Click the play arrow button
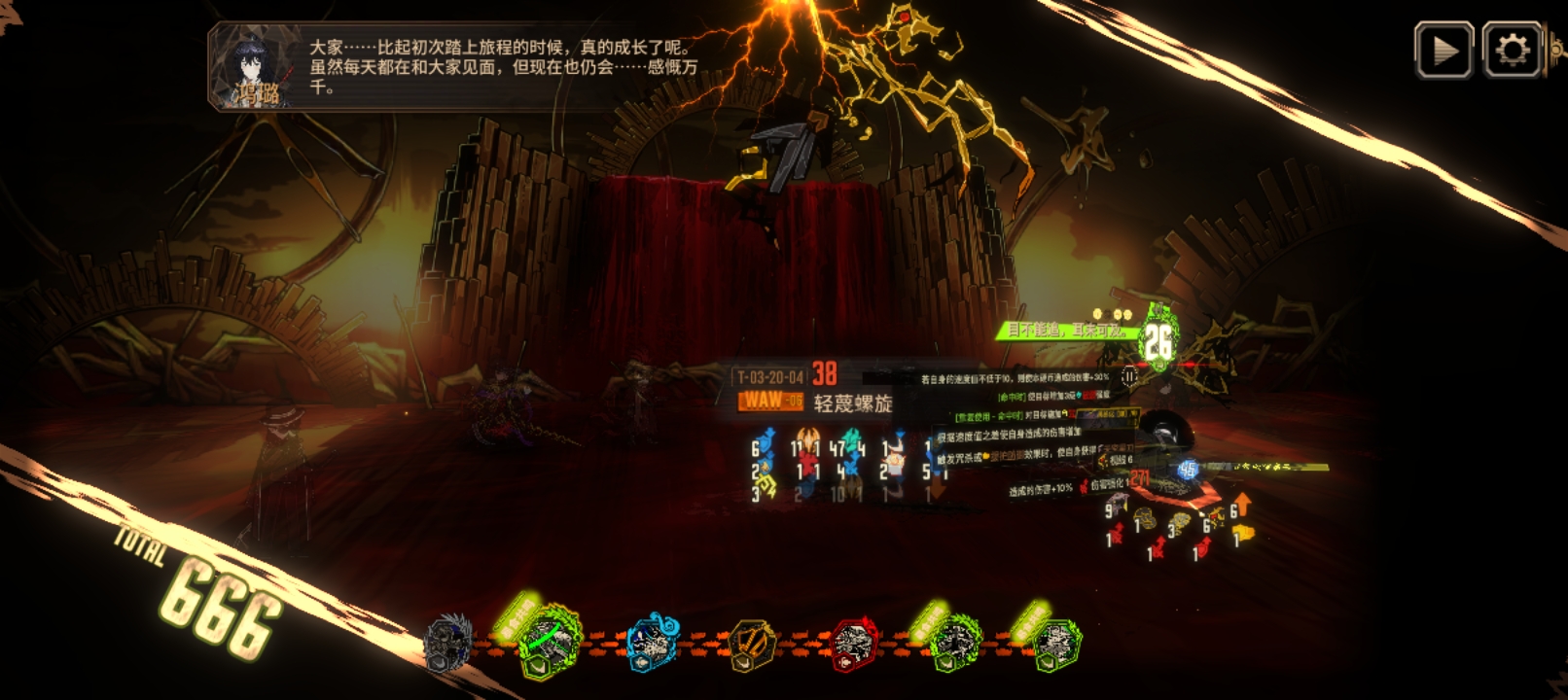Image resolution: width=1568 pixels, height=700 pixels. (x=1443, y=50)
